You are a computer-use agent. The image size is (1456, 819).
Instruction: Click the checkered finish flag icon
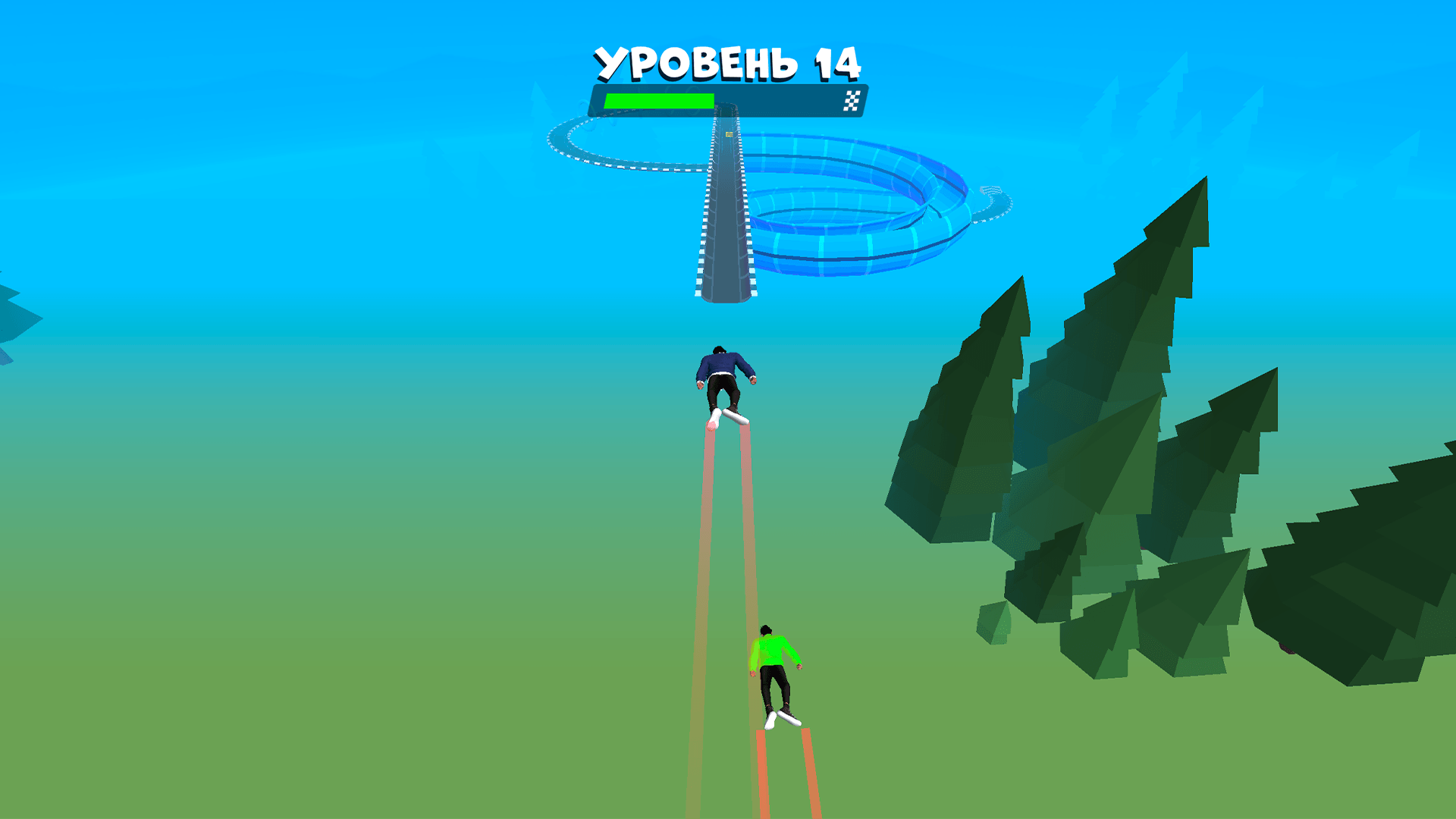(852, 100)
